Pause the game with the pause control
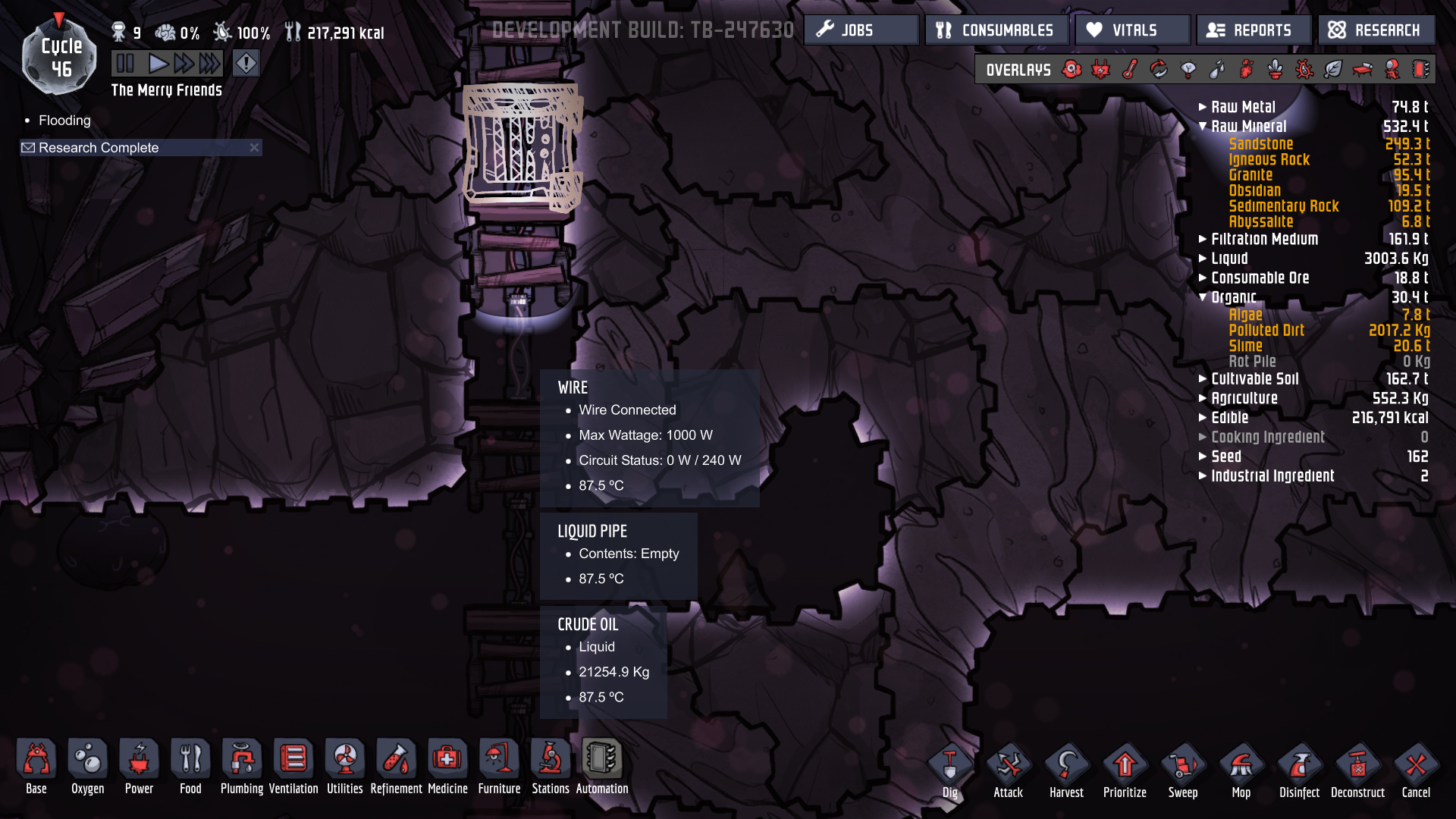 pyautogui.click(x=125, y=63)
